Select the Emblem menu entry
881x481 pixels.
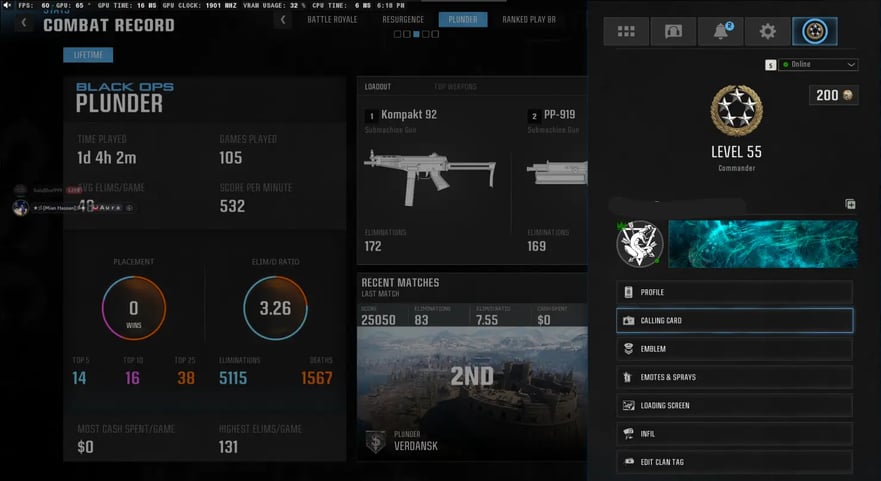coord(734,349)
